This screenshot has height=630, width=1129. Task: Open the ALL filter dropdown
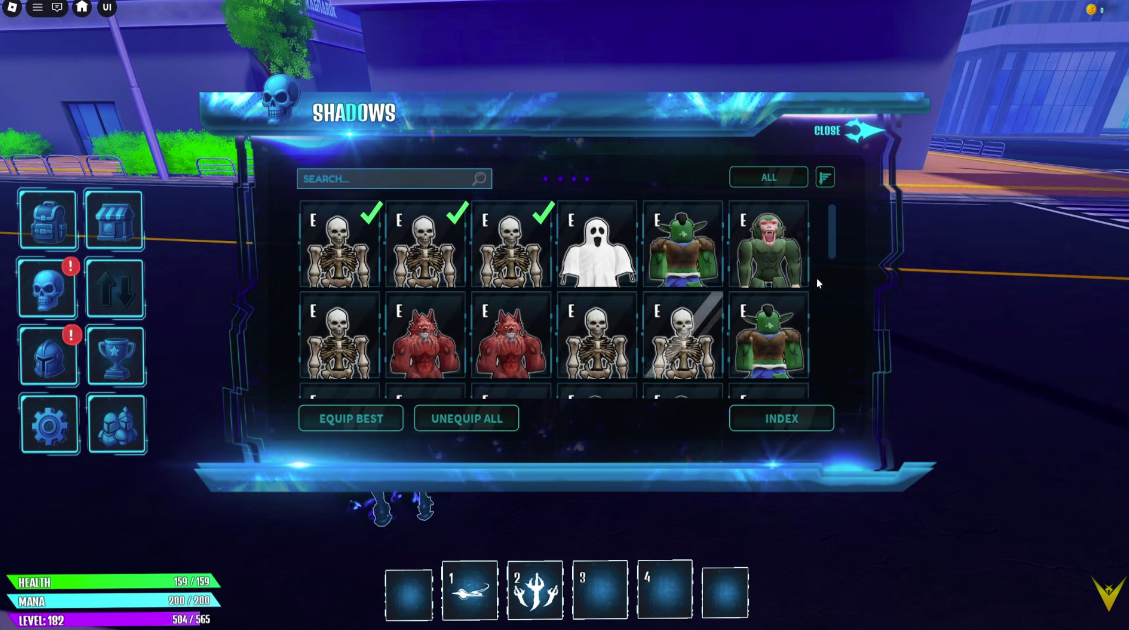coord(768,178)
